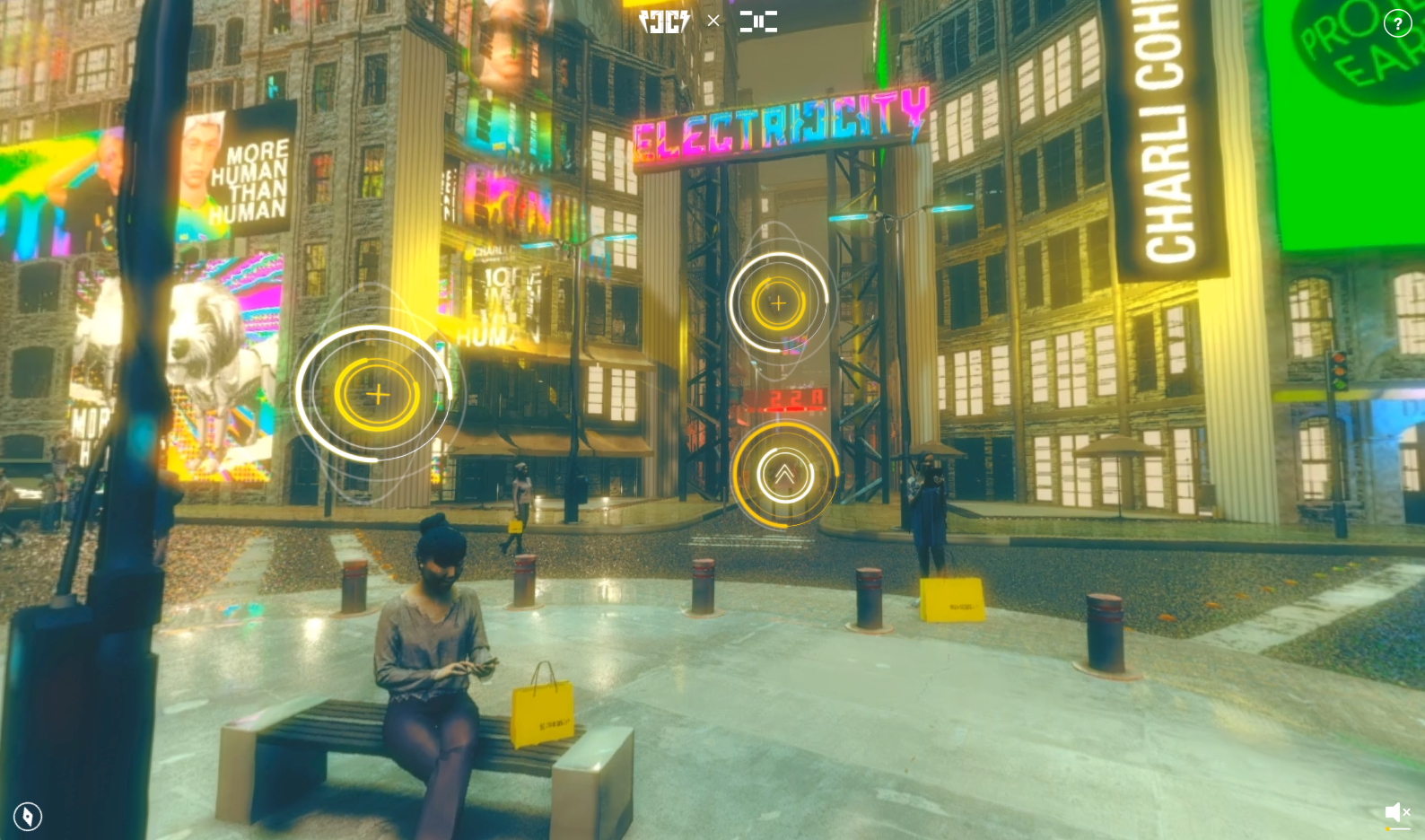Viewport: 1425px width, 840px height.
Task: Click the compass icon
Action: [x=28, y=816]
